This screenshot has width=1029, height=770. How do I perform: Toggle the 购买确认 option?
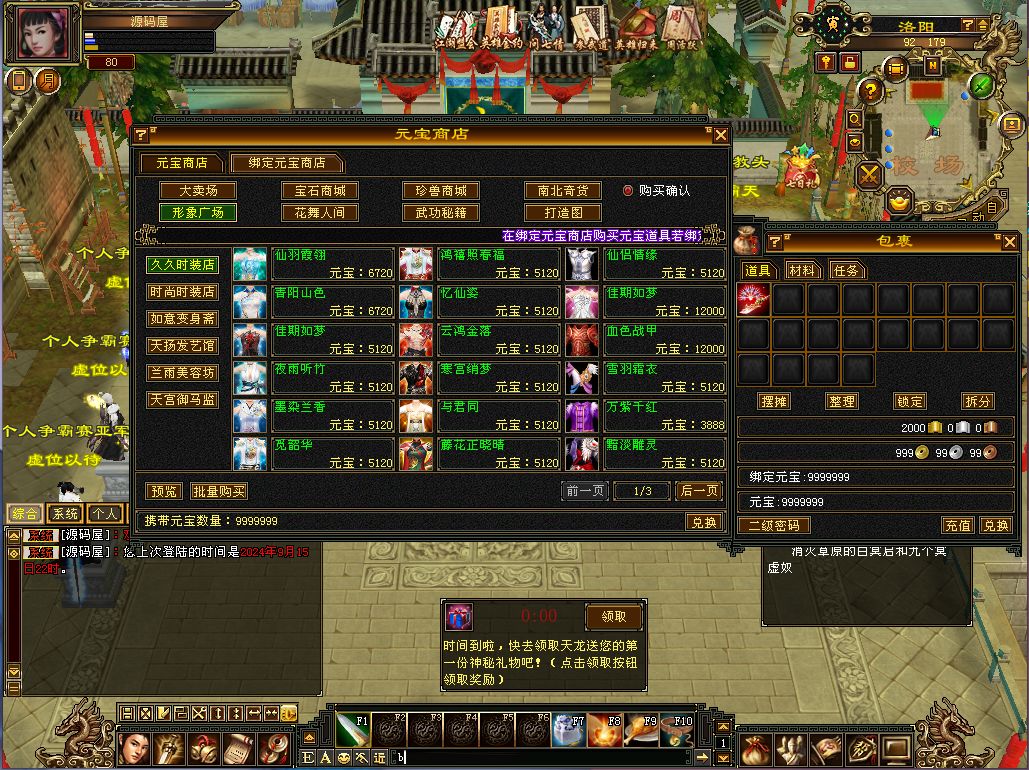pyautogui.click(x=629, y=191)
